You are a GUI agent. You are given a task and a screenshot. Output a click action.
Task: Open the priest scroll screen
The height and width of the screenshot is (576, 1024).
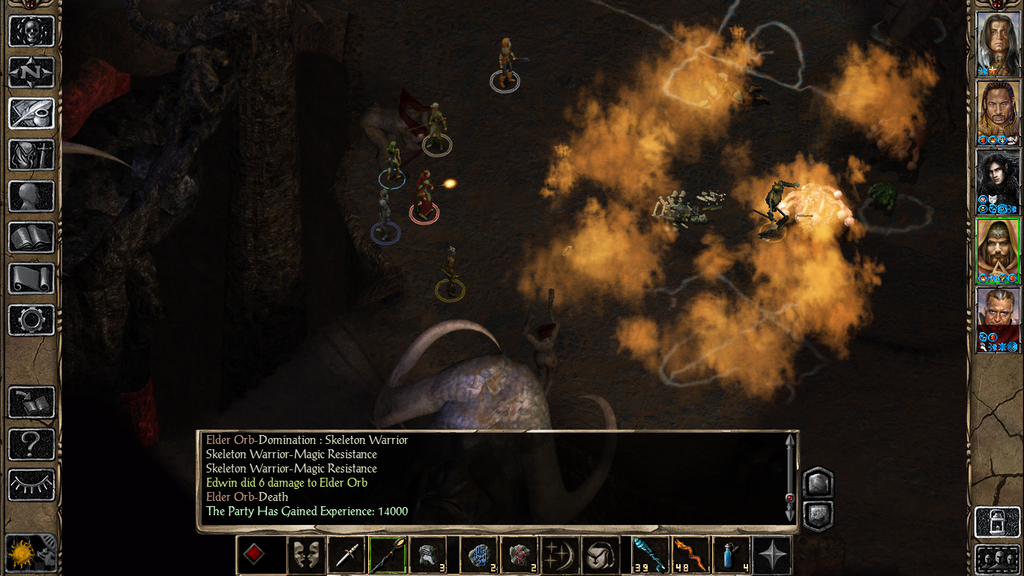(31, 278)
